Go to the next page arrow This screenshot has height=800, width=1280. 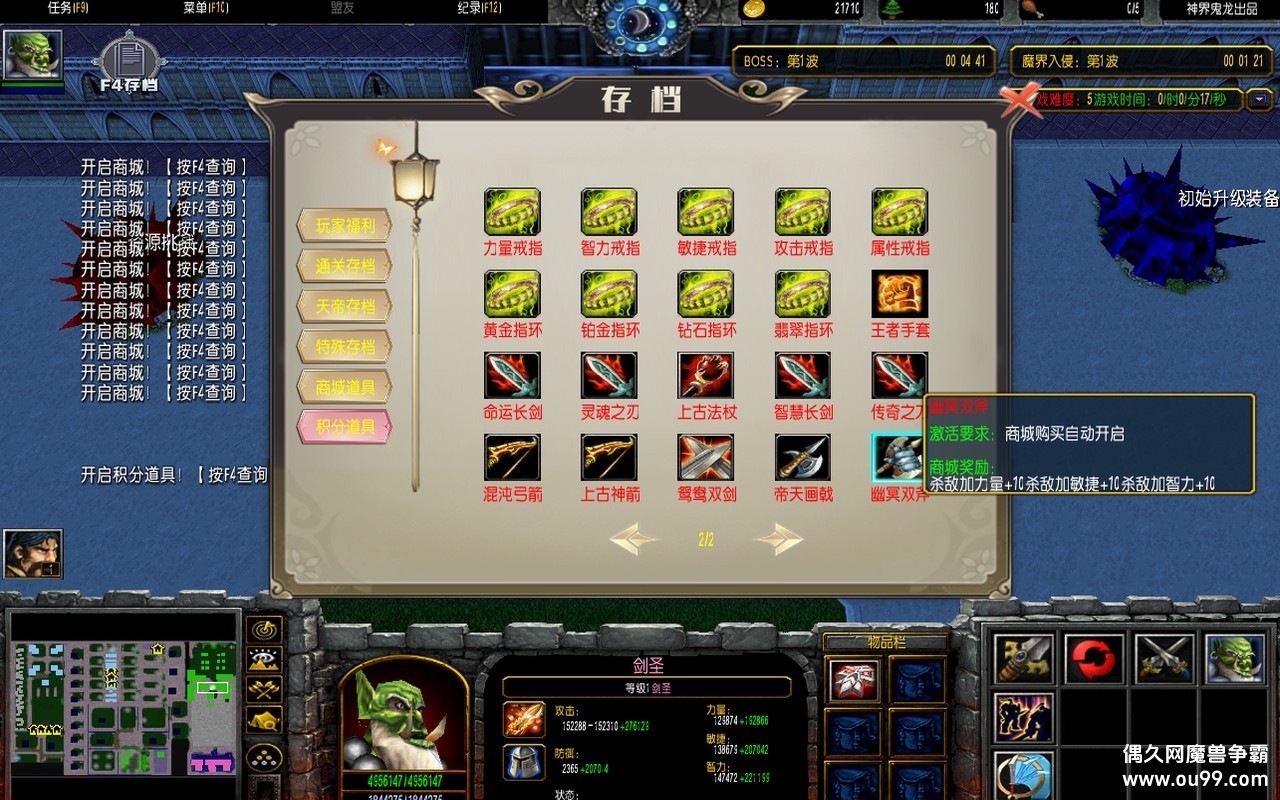click(x=778, y=540)
